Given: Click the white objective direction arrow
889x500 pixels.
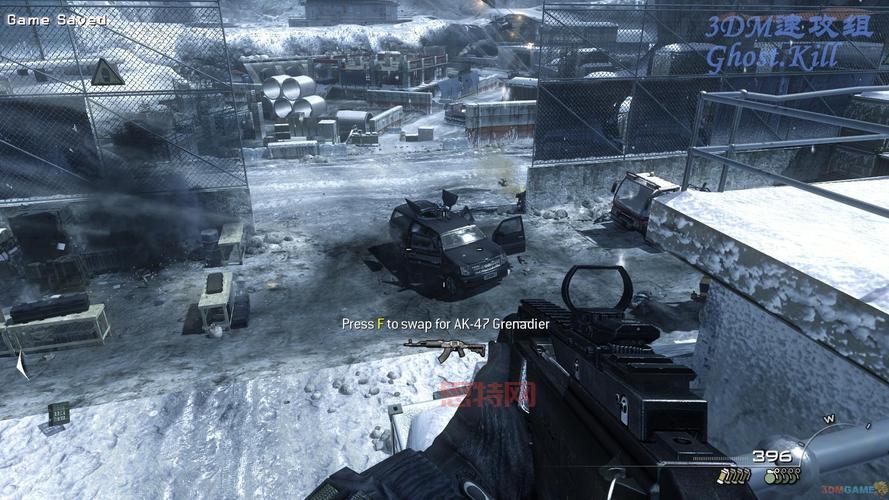Looking at the screenshot, I should click(x=21, y=365).
